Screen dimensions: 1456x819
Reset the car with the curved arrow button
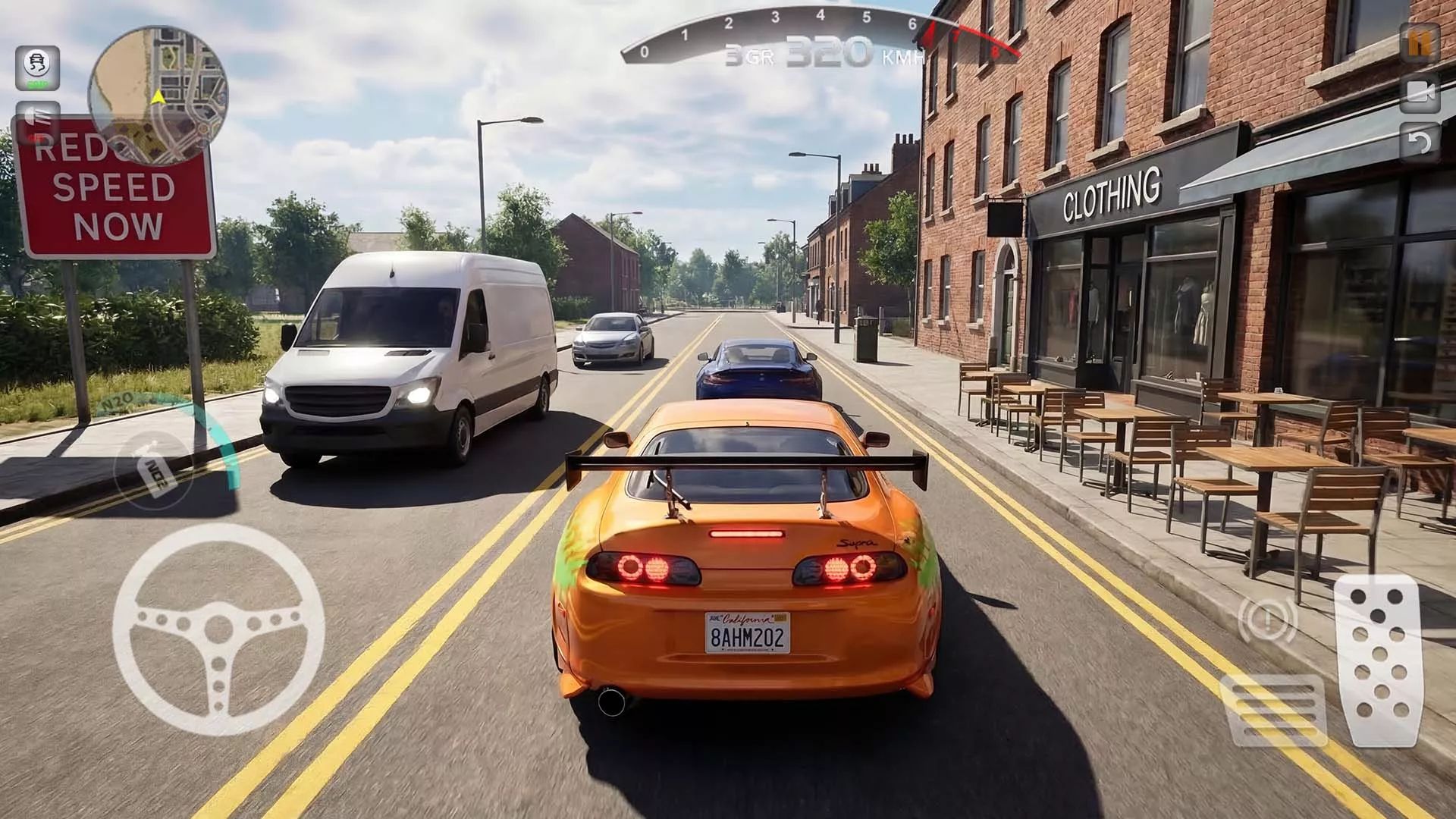click(1419, 142)
